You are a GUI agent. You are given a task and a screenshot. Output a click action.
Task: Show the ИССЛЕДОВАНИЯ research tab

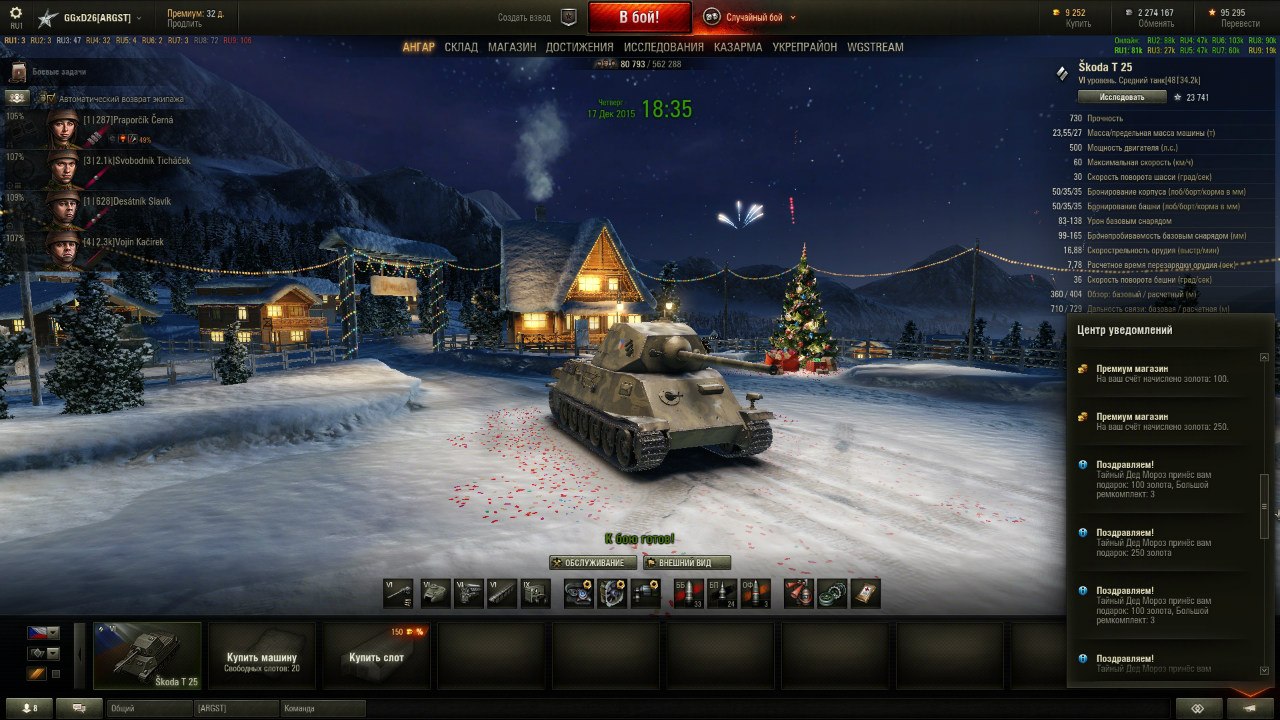[663, 47]
